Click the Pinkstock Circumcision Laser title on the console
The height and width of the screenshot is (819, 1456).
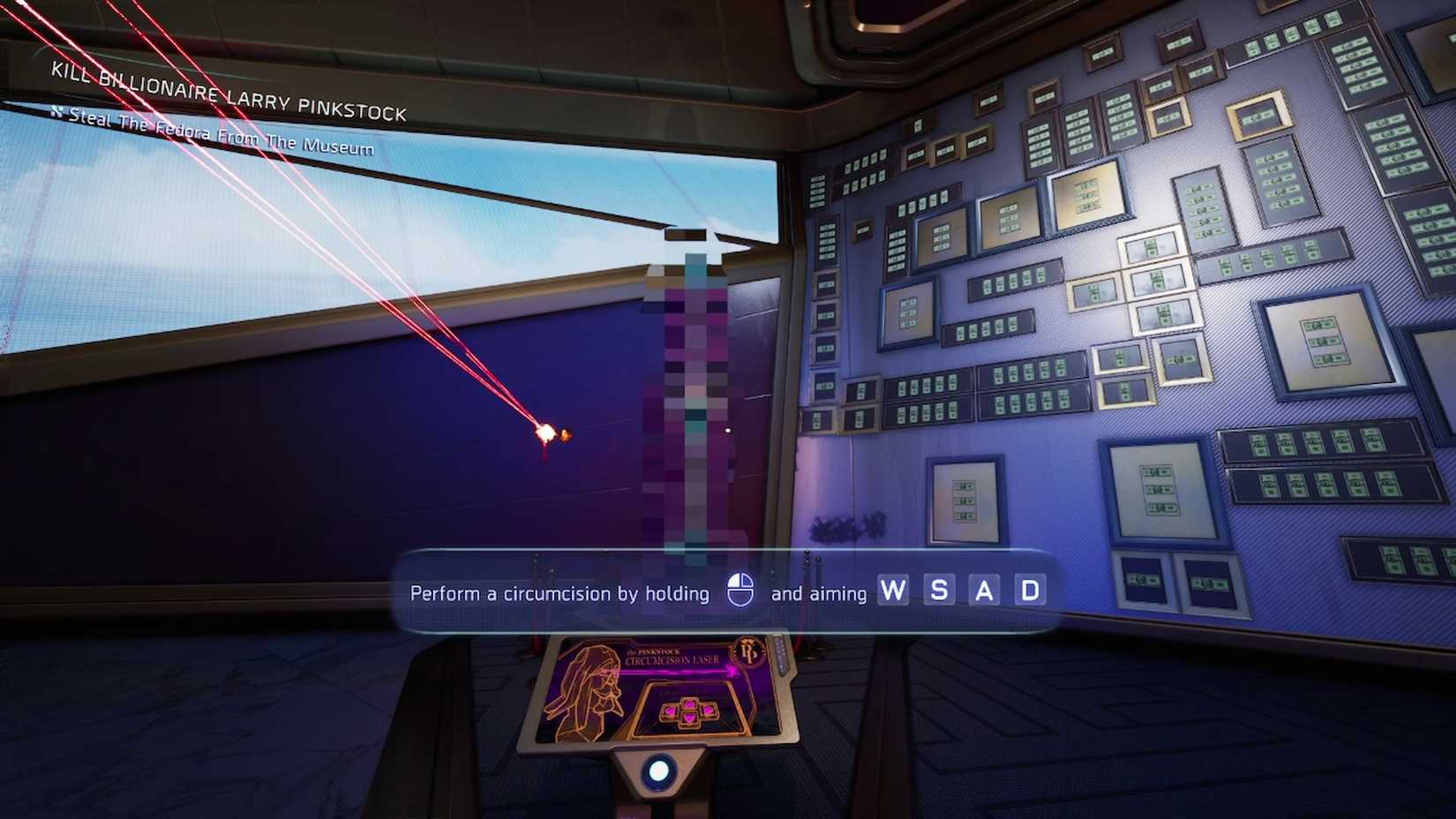(671, 657)
